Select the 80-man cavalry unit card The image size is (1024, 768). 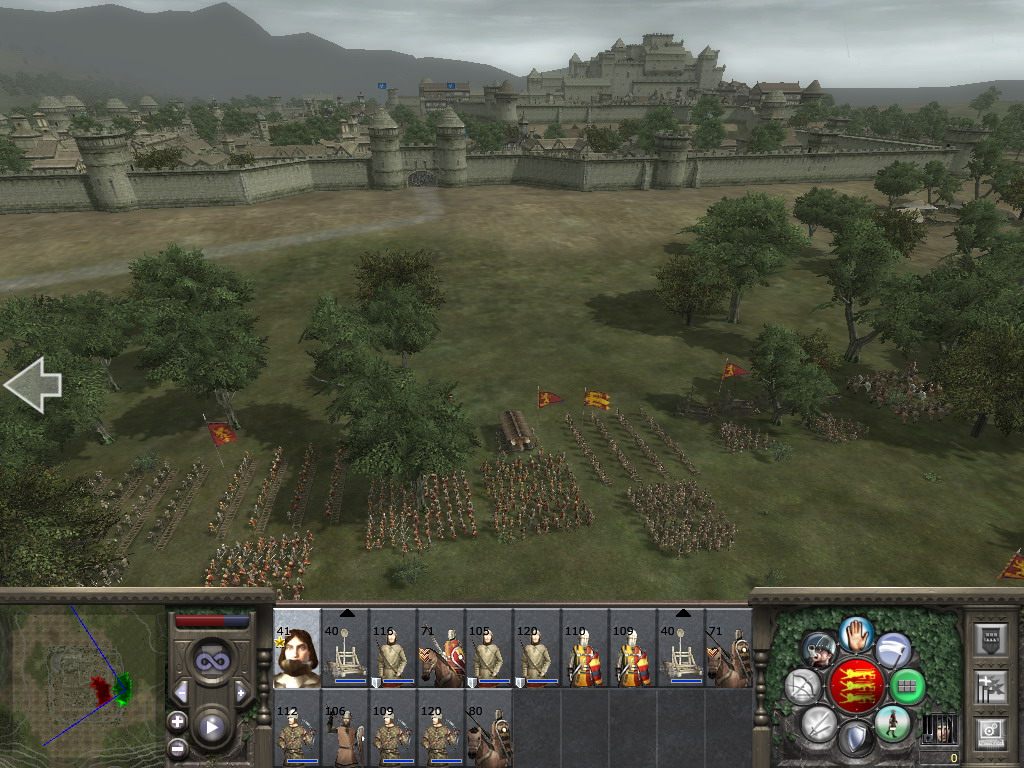[x=489, y=728]
